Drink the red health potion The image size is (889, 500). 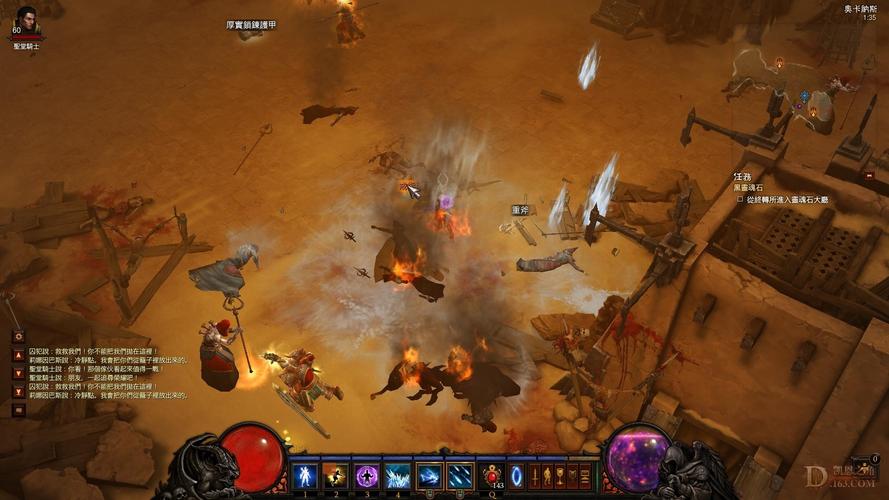pos(492,476)
